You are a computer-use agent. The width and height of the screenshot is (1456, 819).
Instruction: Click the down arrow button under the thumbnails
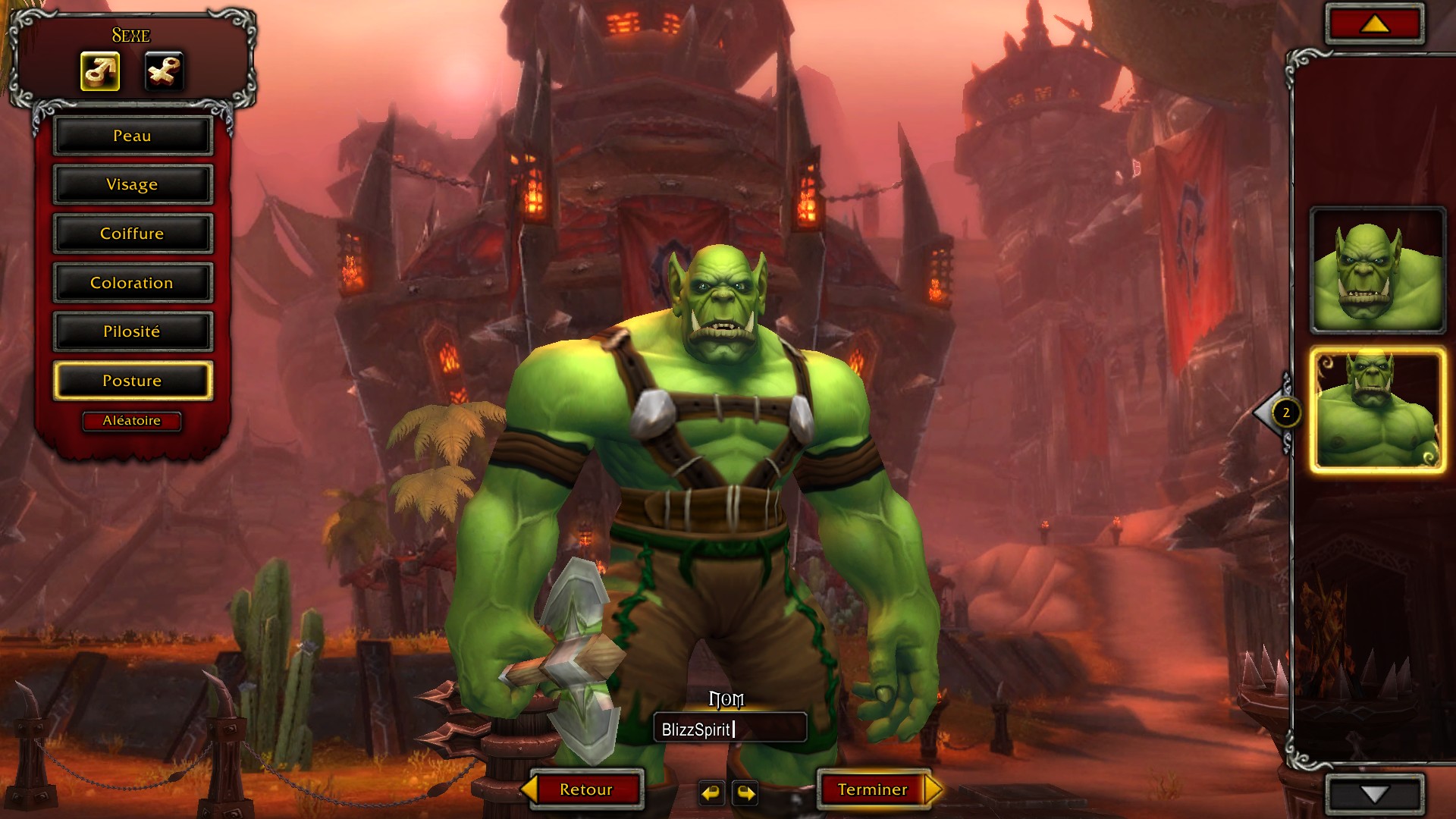click(x=1374, y=794)
